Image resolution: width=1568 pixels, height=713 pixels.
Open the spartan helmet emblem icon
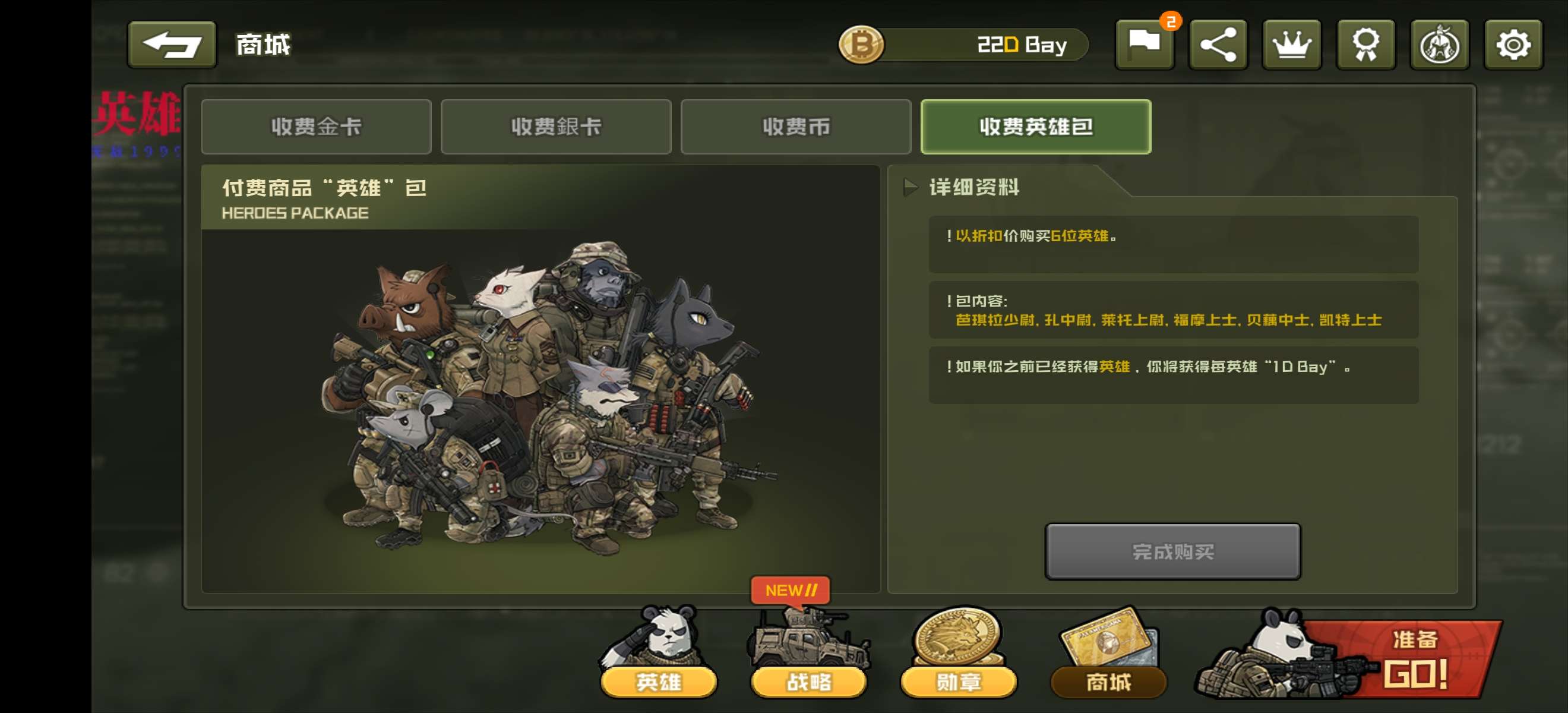click(x=1440, y=45)
